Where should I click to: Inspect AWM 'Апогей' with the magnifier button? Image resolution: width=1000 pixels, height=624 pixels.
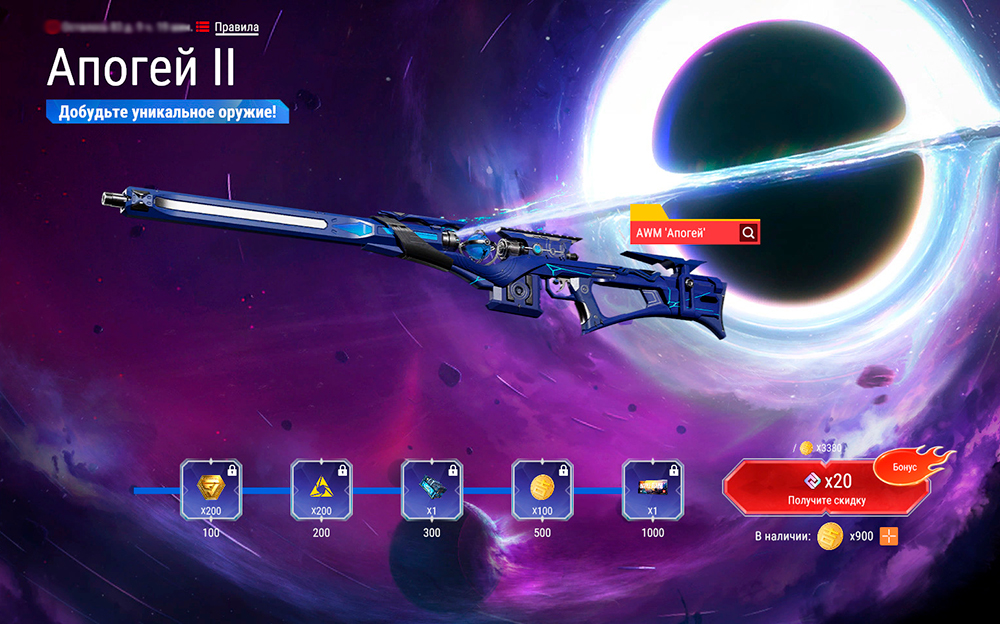point(748,233)
